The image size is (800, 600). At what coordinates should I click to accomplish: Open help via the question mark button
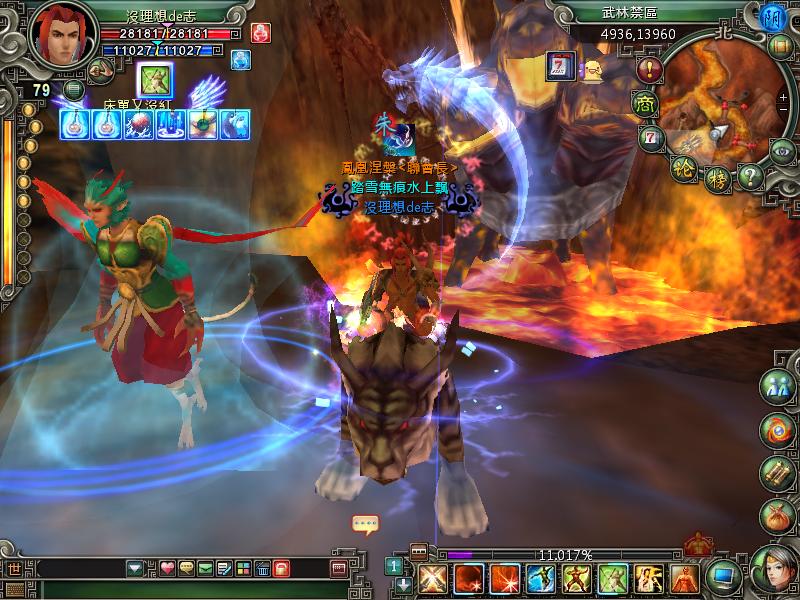coord(751,178)
